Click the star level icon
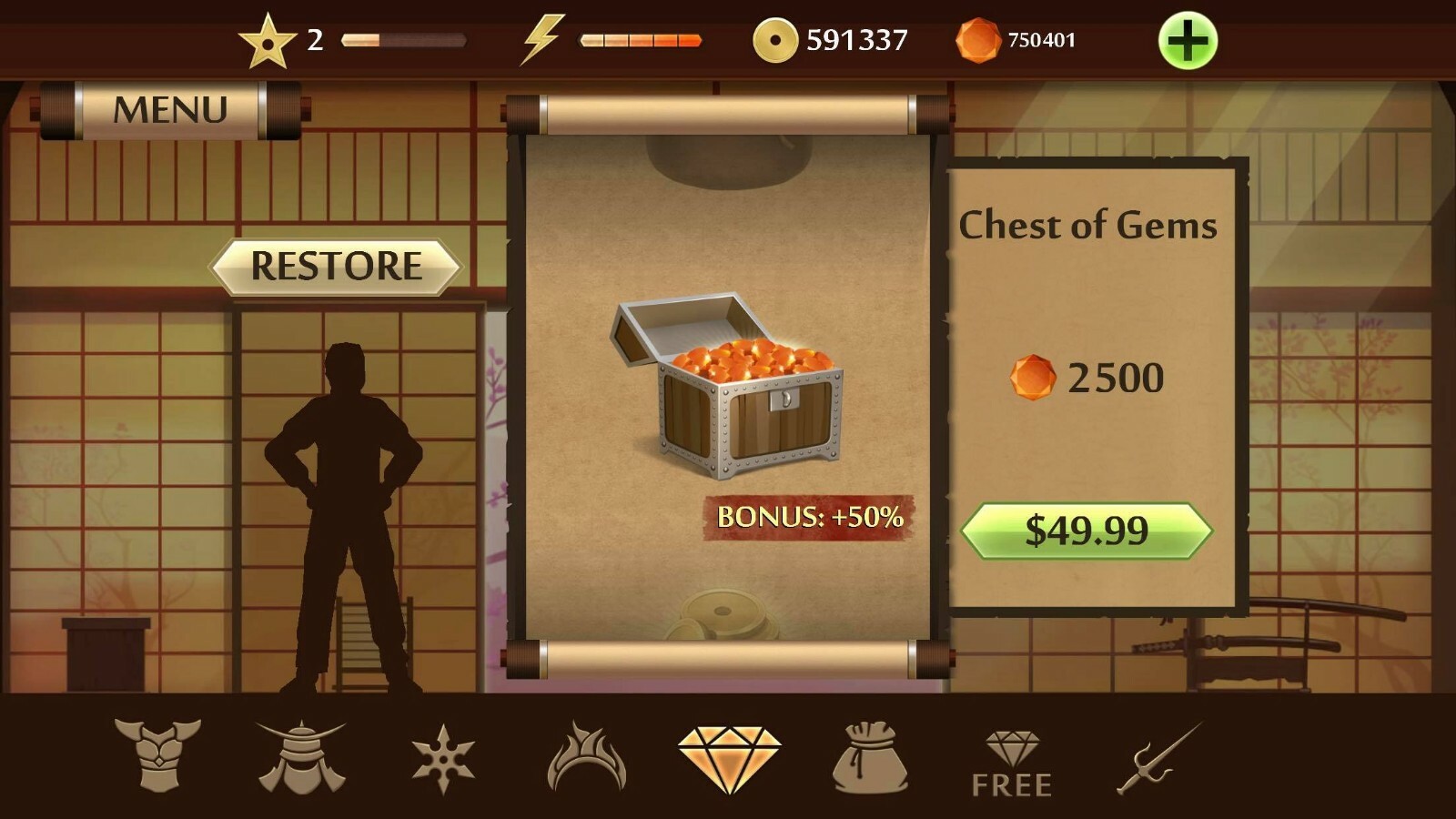Viewport: 1456px width, 819px height. point(266,38)
